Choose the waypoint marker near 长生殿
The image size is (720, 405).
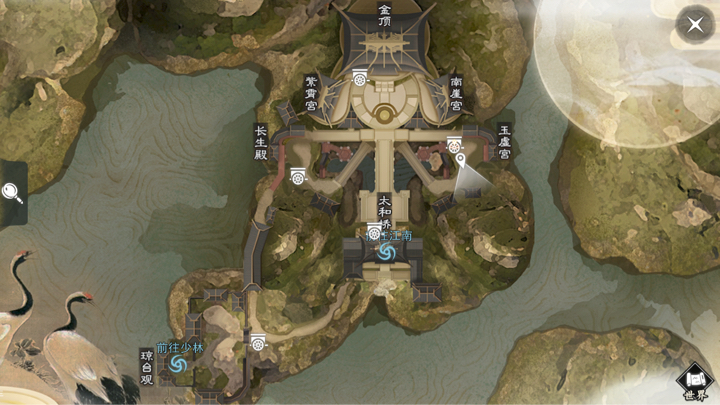[x=297, y=176]
